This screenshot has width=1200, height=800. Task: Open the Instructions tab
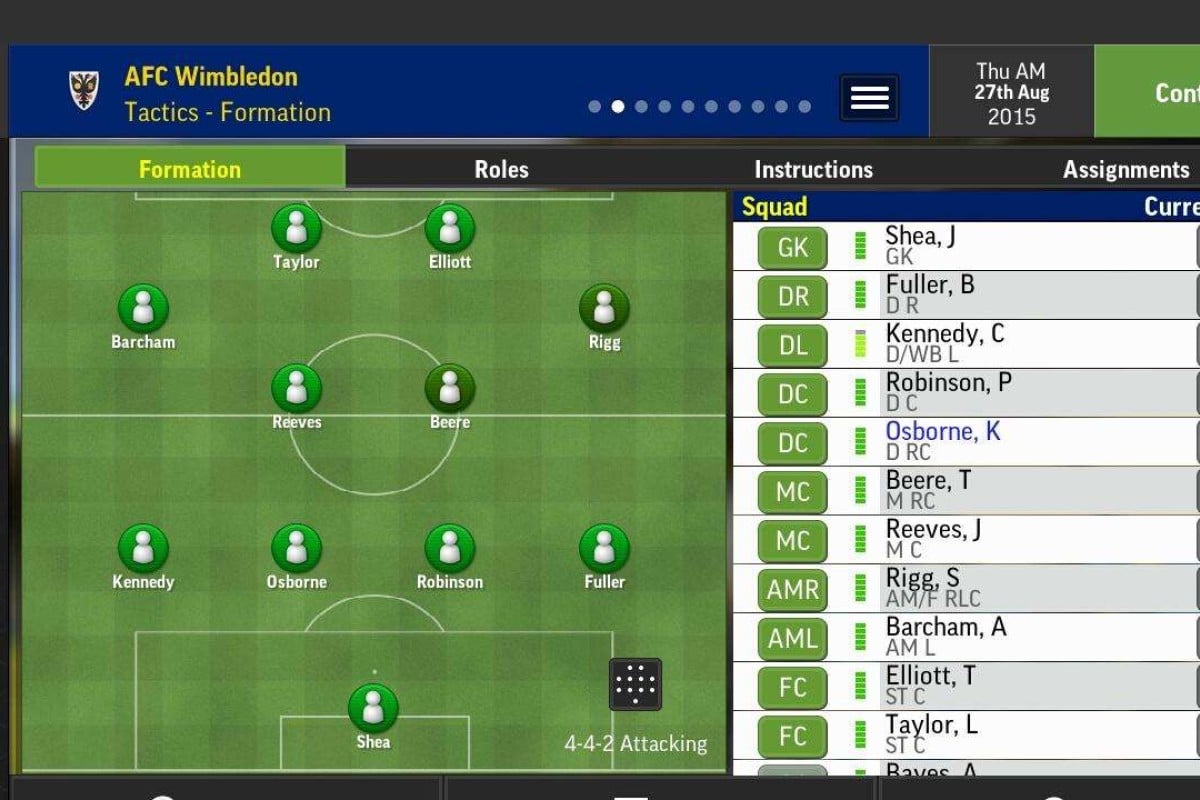click(x=813, y=169)
